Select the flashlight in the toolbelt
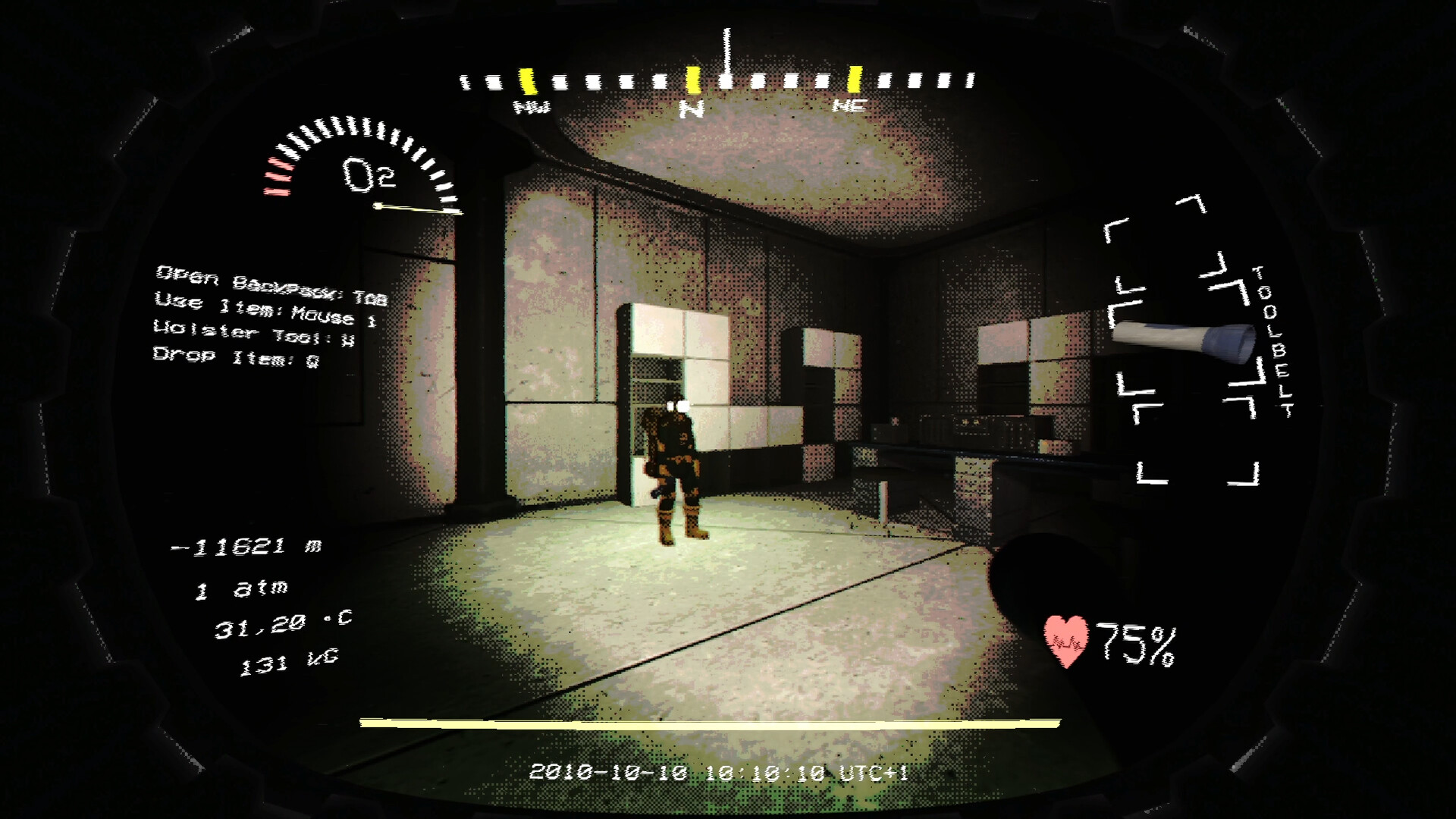Image resolution: width=1456 pixels, height=819 pixels. (x=1183, y=341)
